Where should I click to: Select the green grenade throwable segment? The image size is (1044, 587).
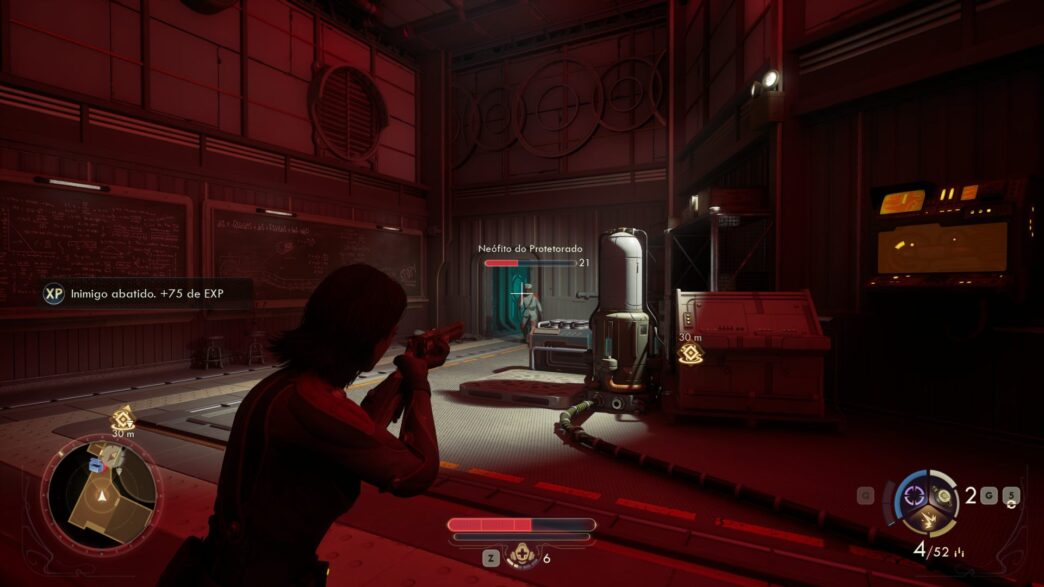coord(945,497)
